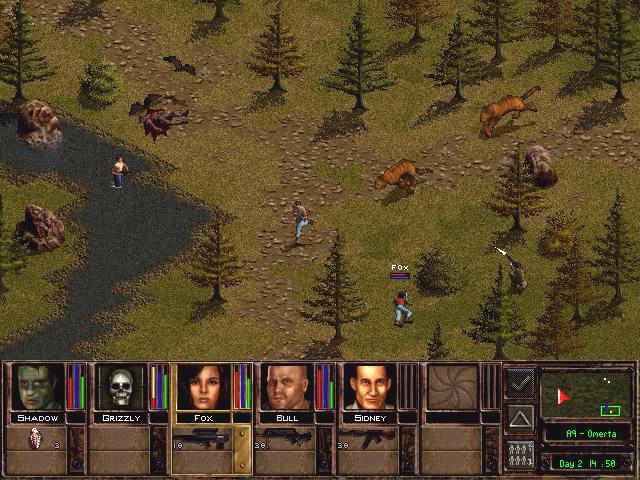The height and width of the screenshot is (480, 640).
Task: Click the checkmark end turn button
Action: [519, 381]
